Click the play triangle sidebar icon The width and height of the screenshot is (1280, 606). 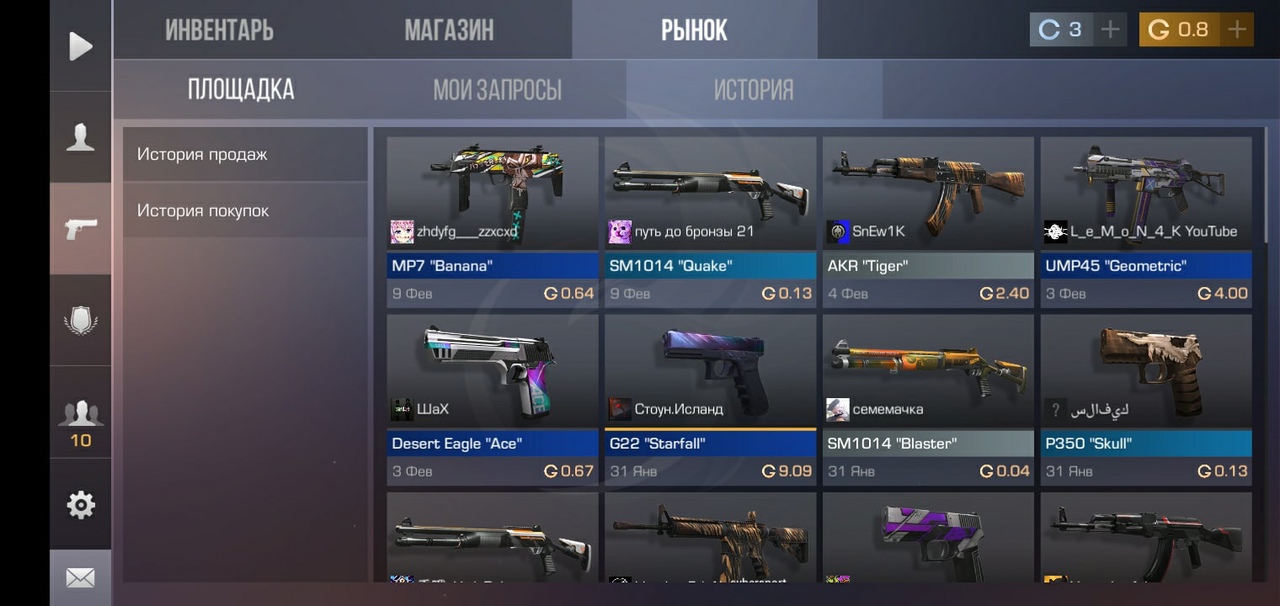pyautogui.click(x=80, y=46)
